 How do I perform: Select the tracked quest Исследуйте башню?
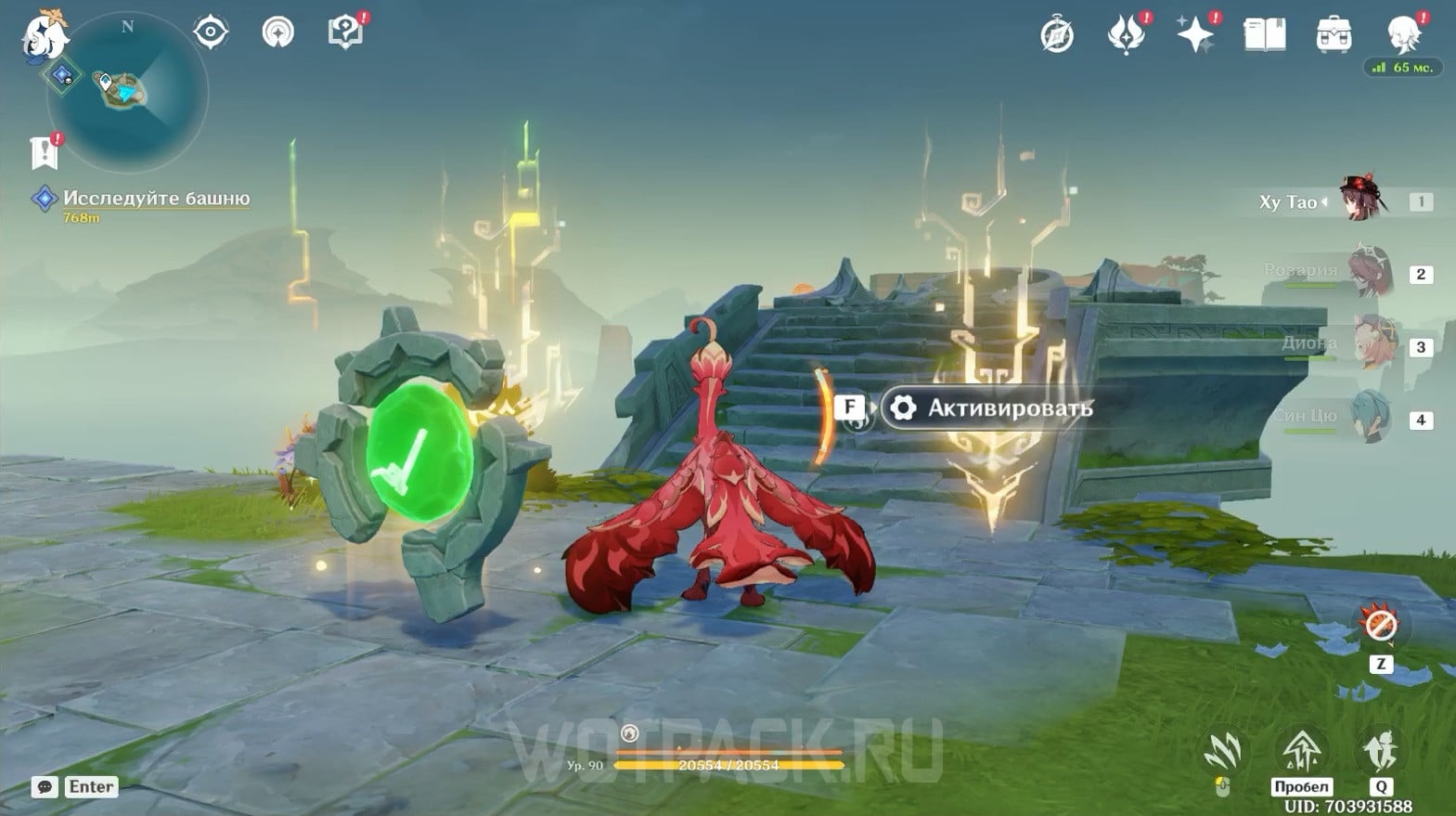(156, 199)
